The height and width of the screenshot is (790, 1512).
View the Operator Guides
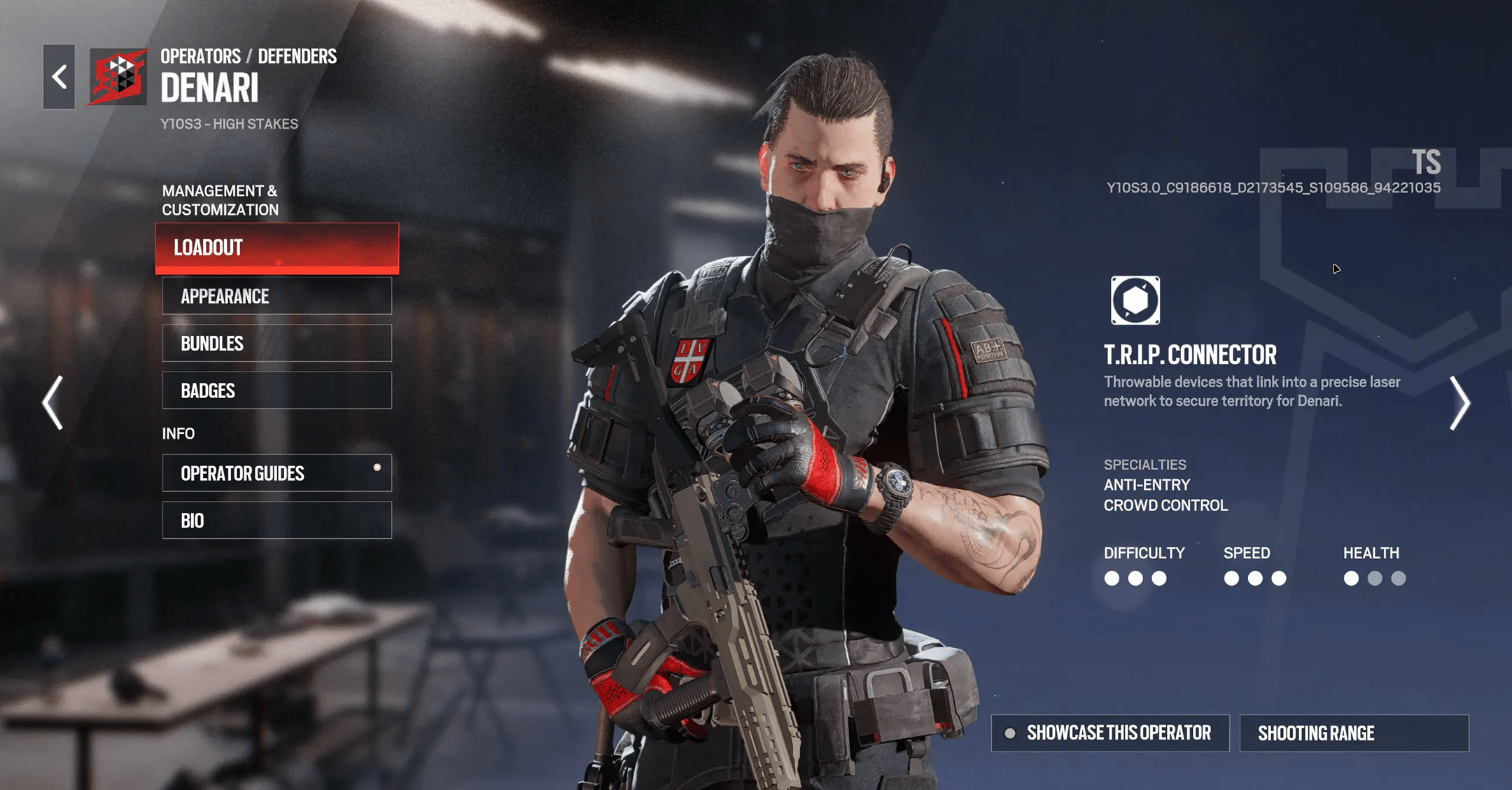(277, 473)
